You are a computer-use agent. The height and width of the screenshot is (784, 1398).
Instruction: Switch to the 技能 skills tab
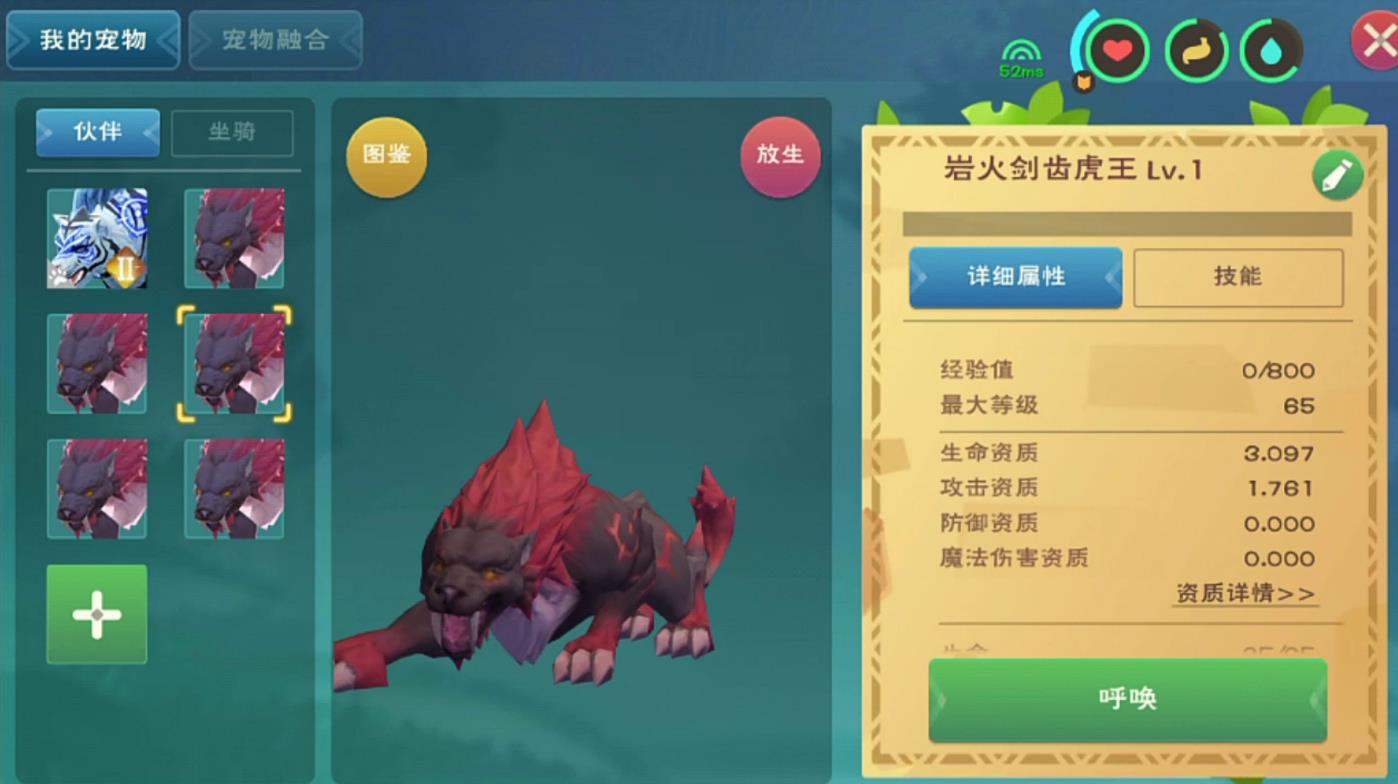pyautogui.click(x=1237, y=277)
